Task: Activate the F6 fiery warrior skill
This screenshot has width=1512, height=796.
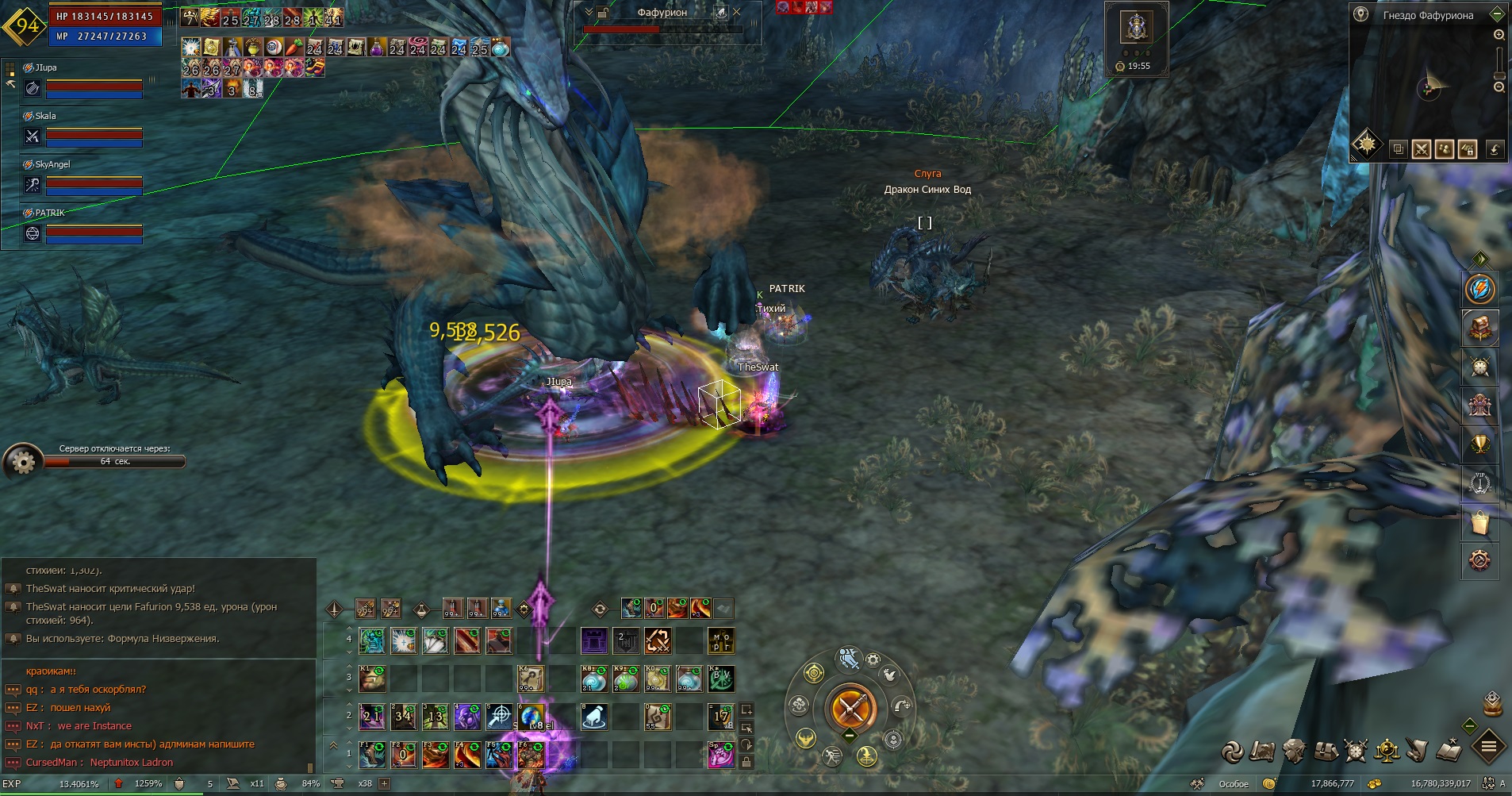Action: (531, 755)
